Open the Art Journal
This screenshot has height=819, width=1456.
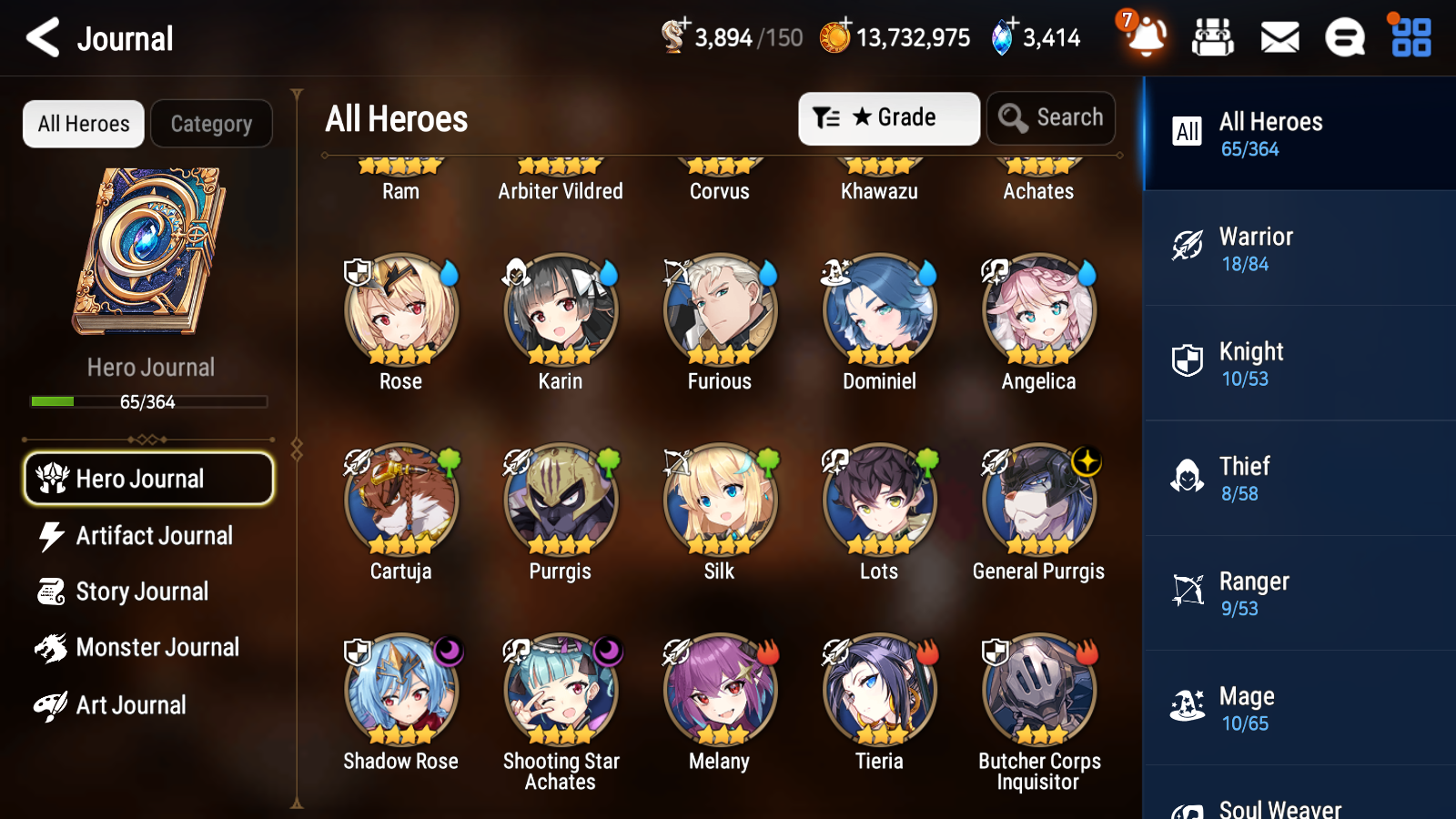pyautogui.click(x=132, y=704)
